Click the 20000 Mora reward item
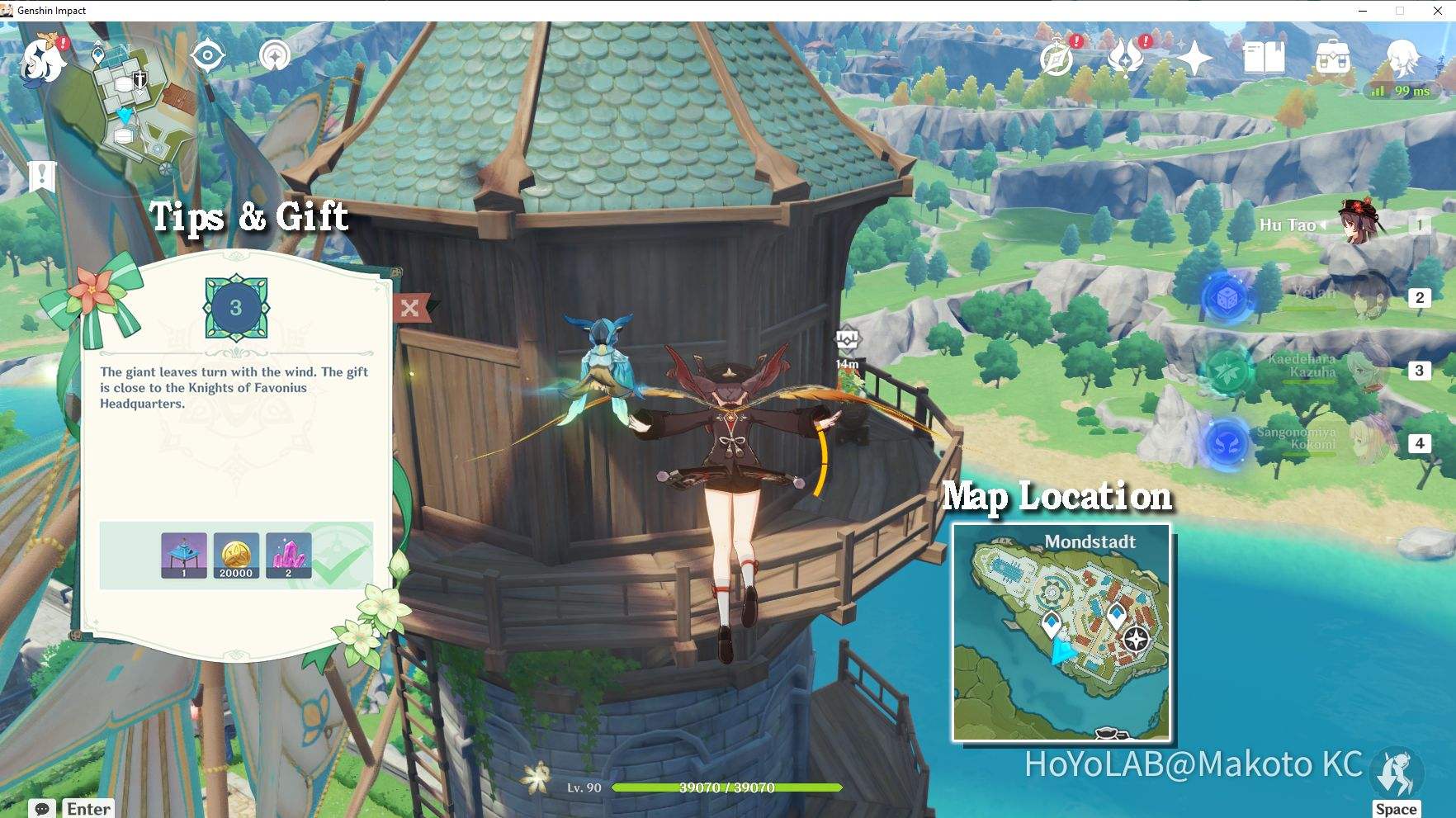This screenshot has height=818, width=1456. tap(236, 556)
